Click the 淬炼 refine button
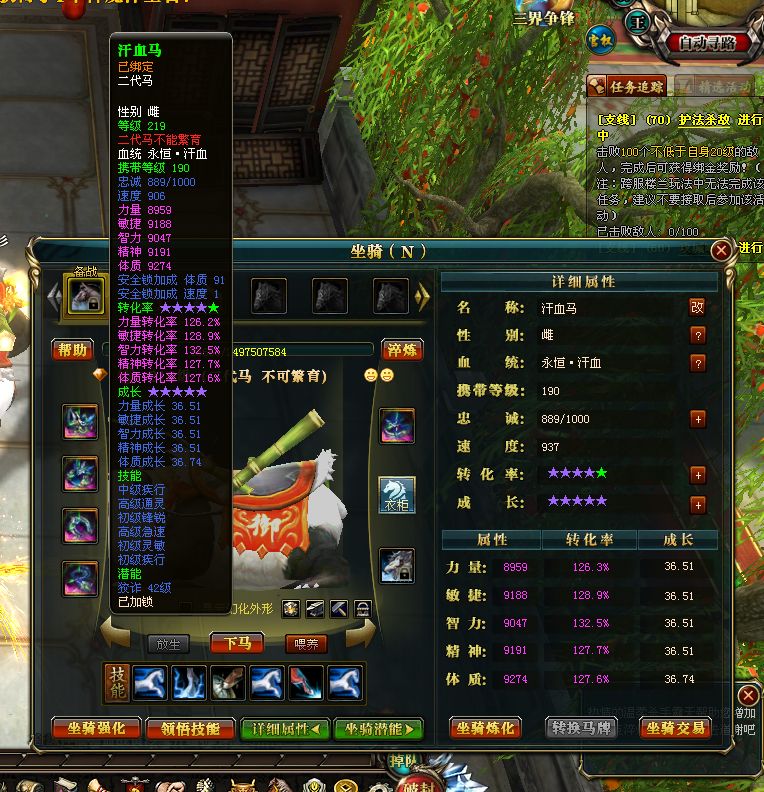This screenshot has width=764, height=792. [x=402, y=350]
